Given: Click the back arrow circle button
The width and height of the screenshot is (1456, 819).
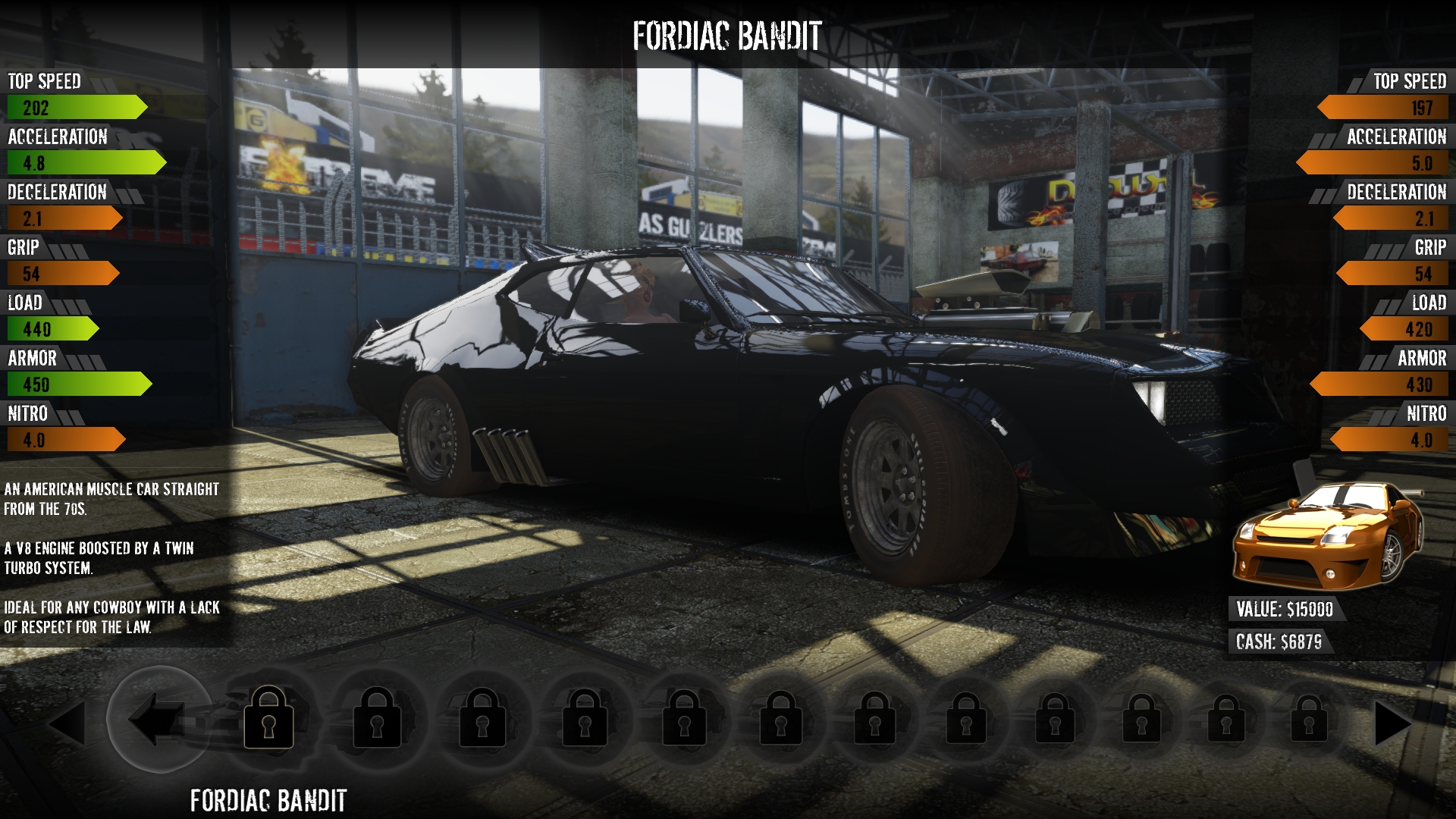Looking at the screenshot, I should tap(158, 718).
